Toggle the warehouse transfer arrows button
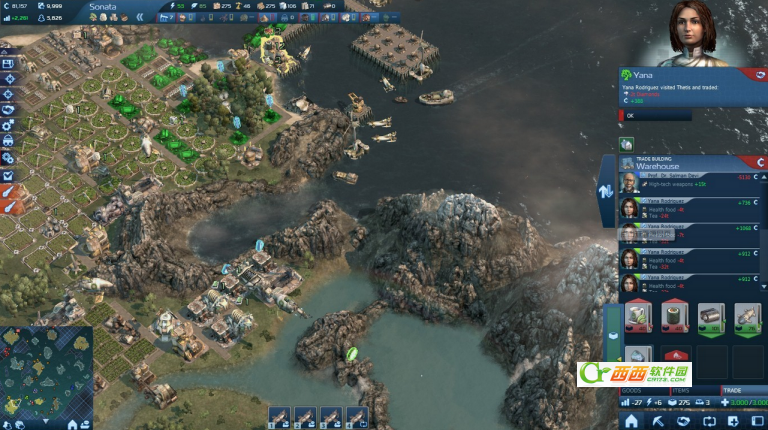 606,190
